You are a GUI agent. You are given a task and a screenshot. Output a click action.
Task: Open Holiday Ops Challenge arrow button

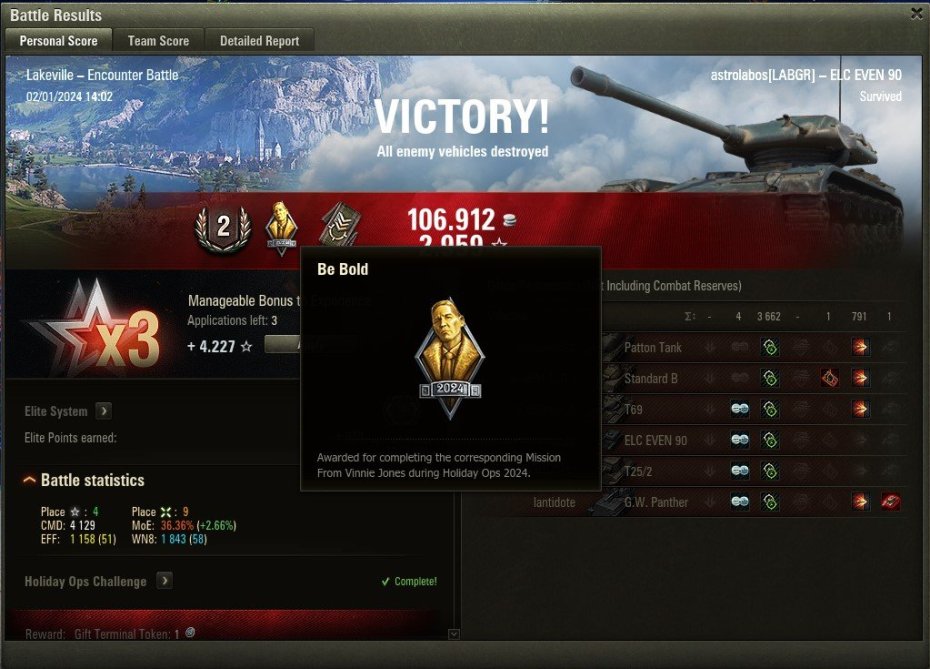coord(164,581)
